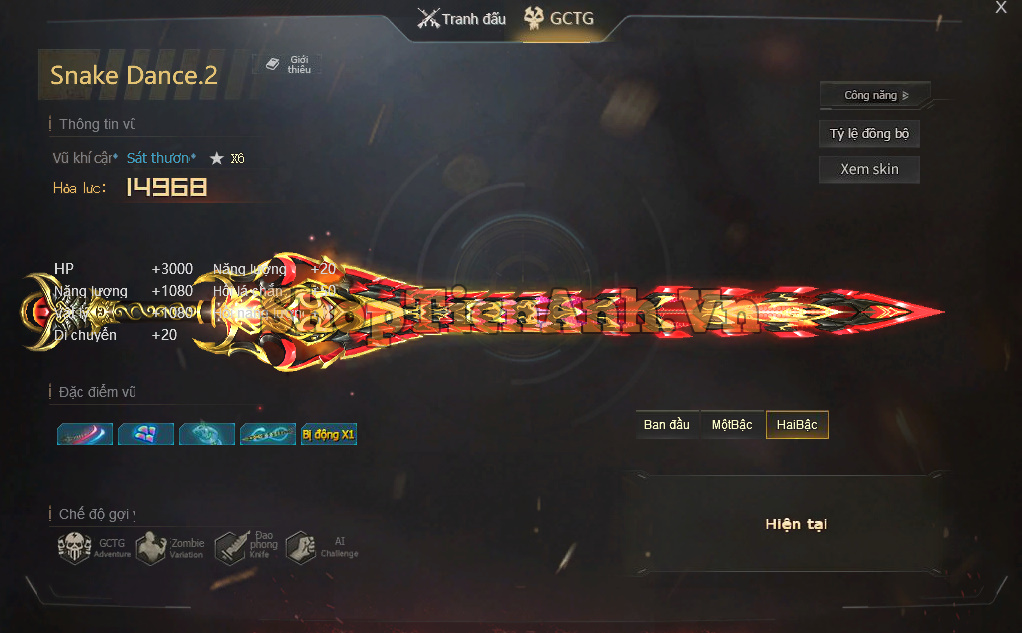1022x633 pixels.
Task: Select the MộtBậc tier
Action: 731,425
